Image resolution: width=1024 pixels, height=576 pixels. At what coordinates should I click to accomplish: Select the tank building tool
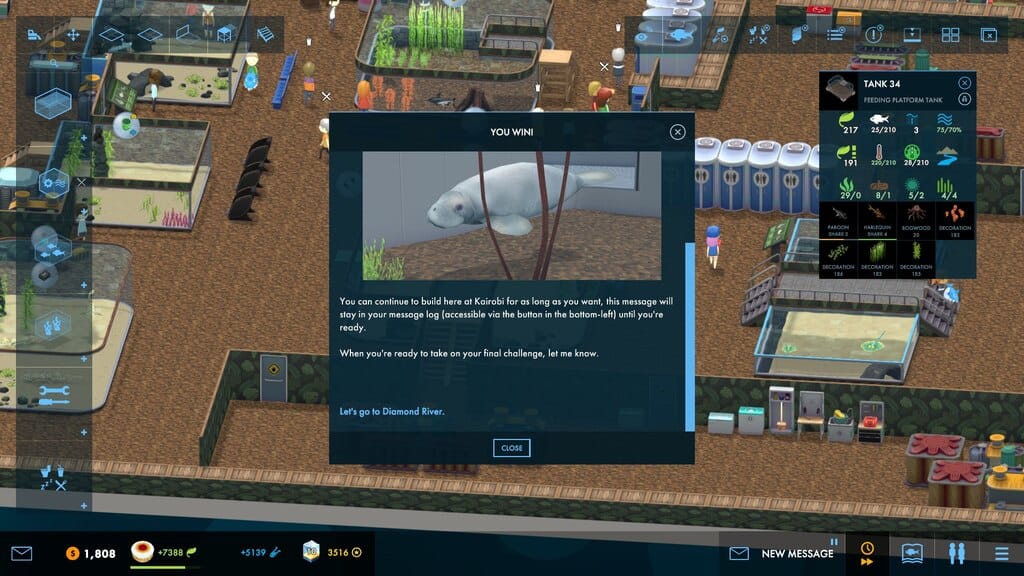pyautogui.click(x=52, y=103)
